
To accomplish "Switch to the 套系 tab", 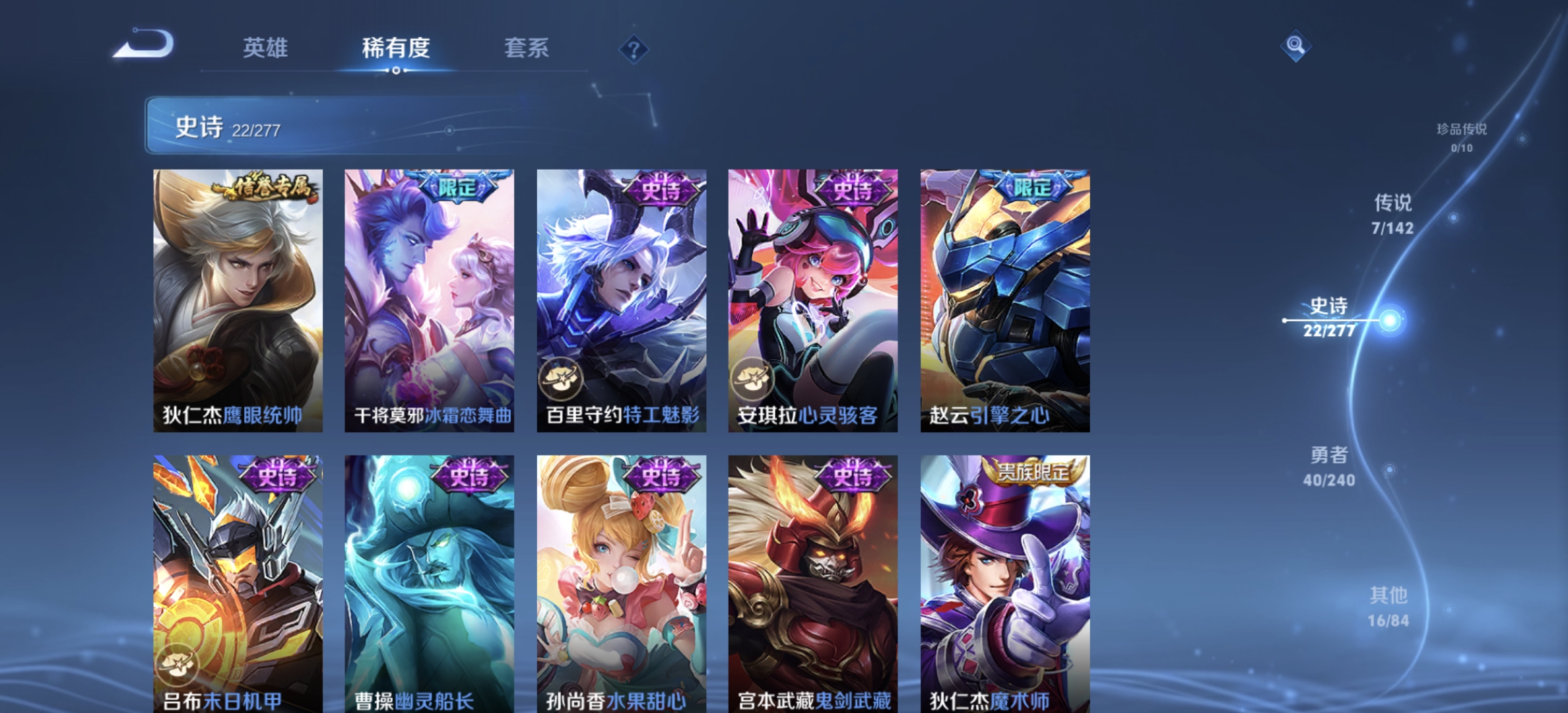I will tap(528, 49).
